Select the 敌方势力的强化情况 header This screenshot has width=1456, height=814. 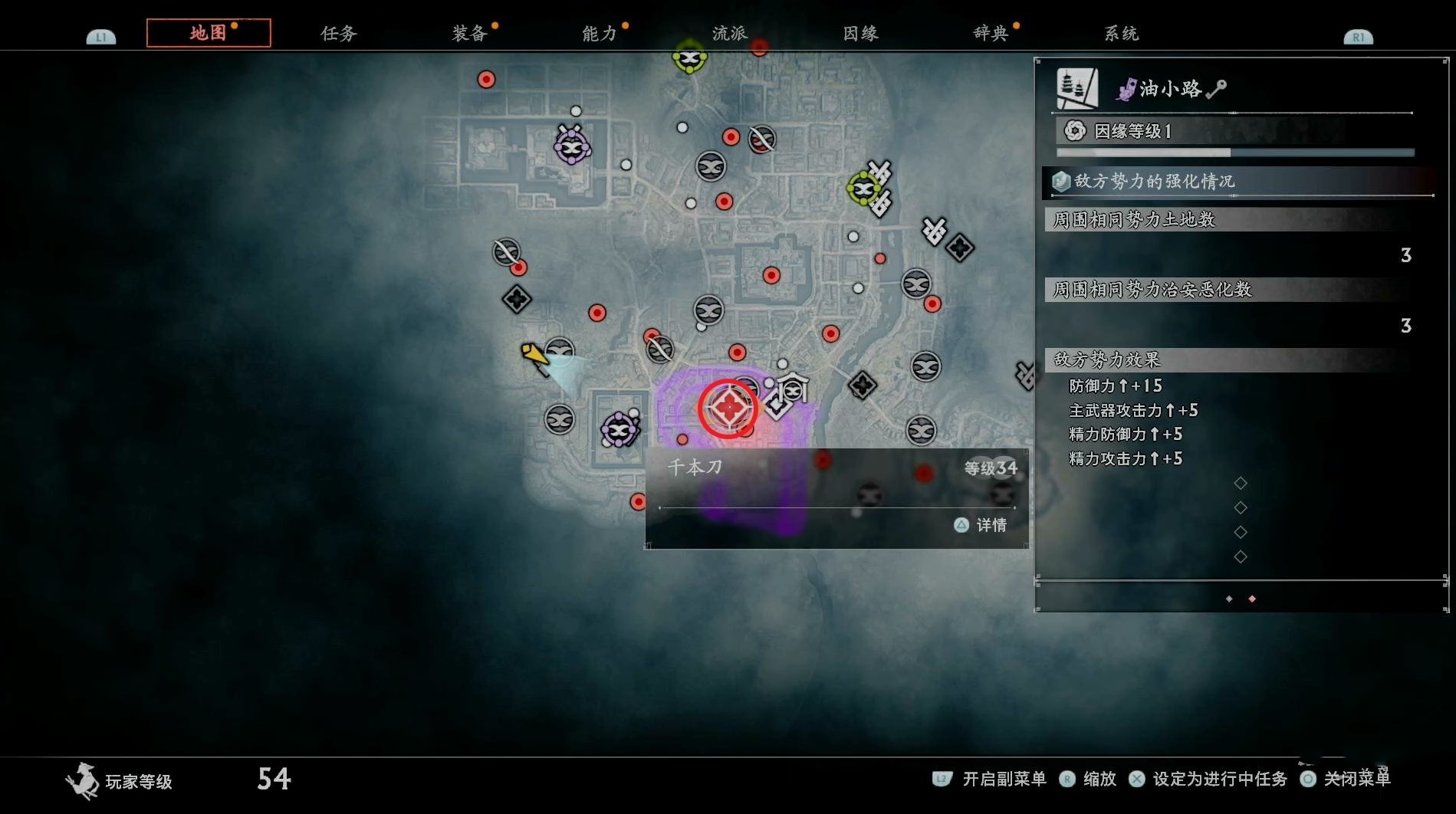coord(1154,182)
